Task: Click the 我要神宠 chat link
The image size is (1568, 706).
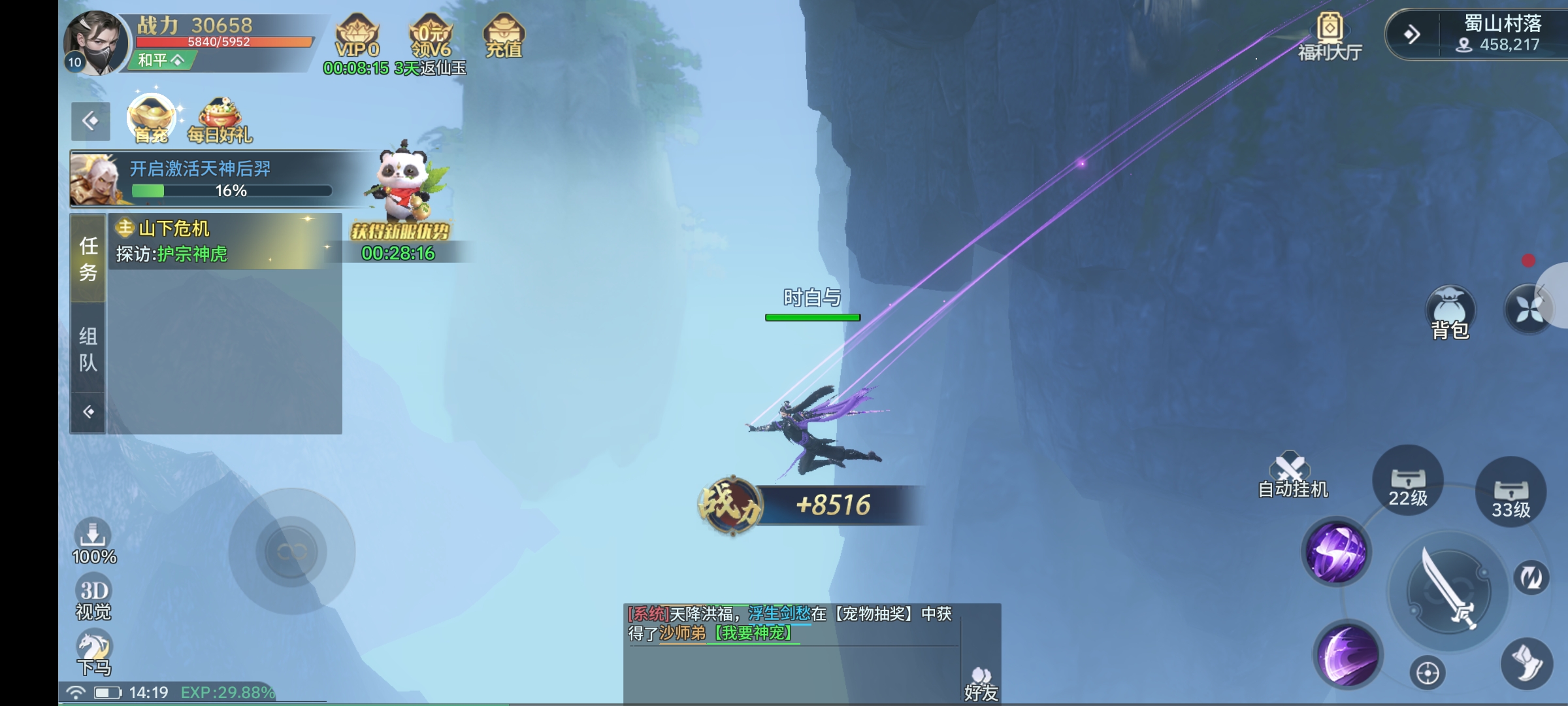Action: tap(753, 633)
